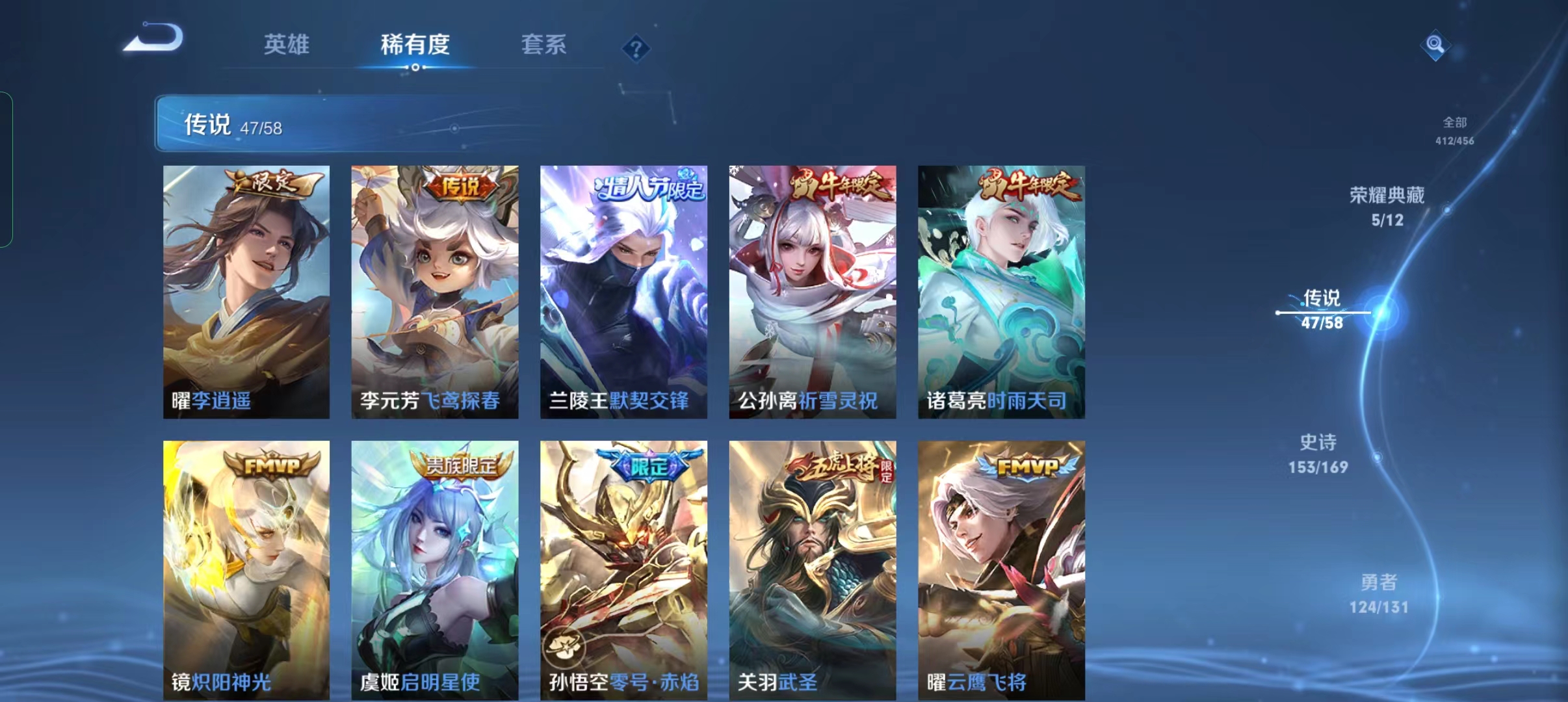
Task: Open the 兰陵王默契交锋 skin thumbnail
Action: pos(623,292)
